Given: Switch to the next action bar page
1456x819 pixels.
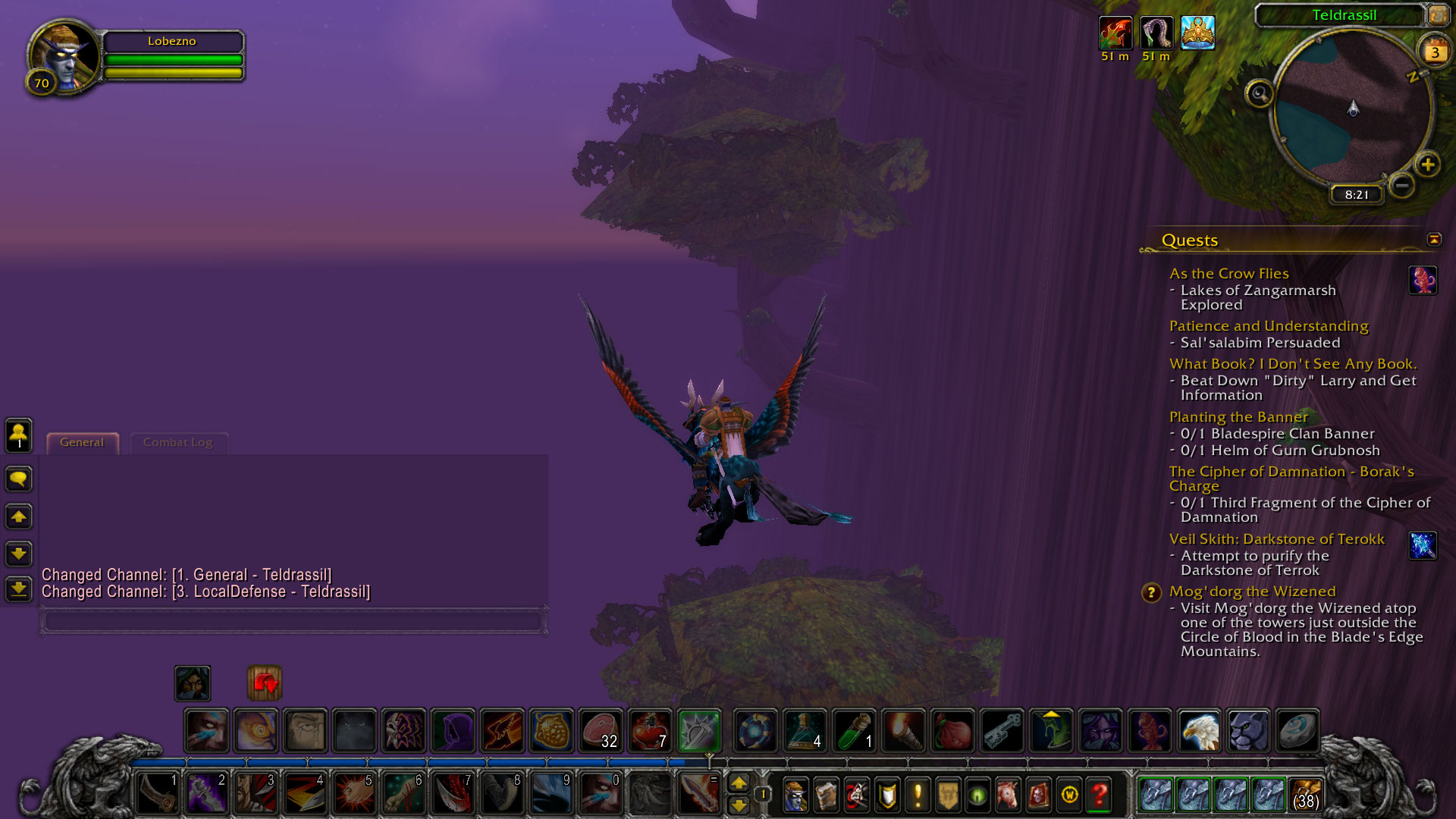Looking at the screenshot, I should 739,783.
